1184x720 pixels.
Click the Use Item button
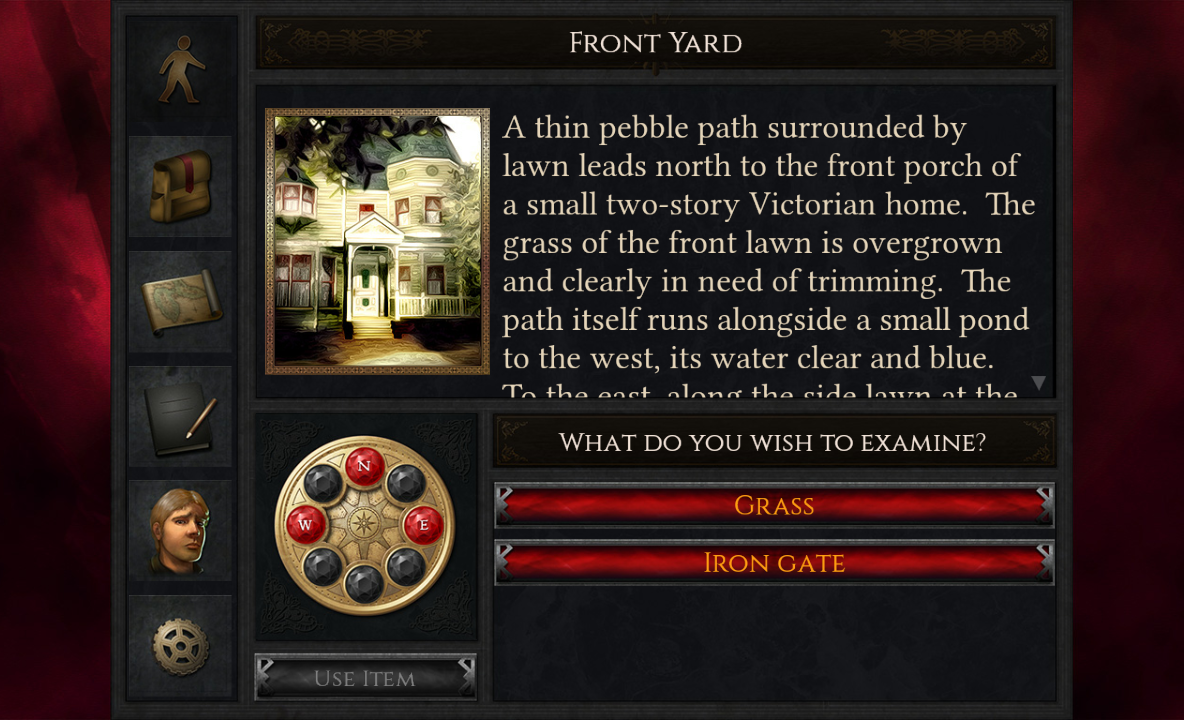point(365,678)
